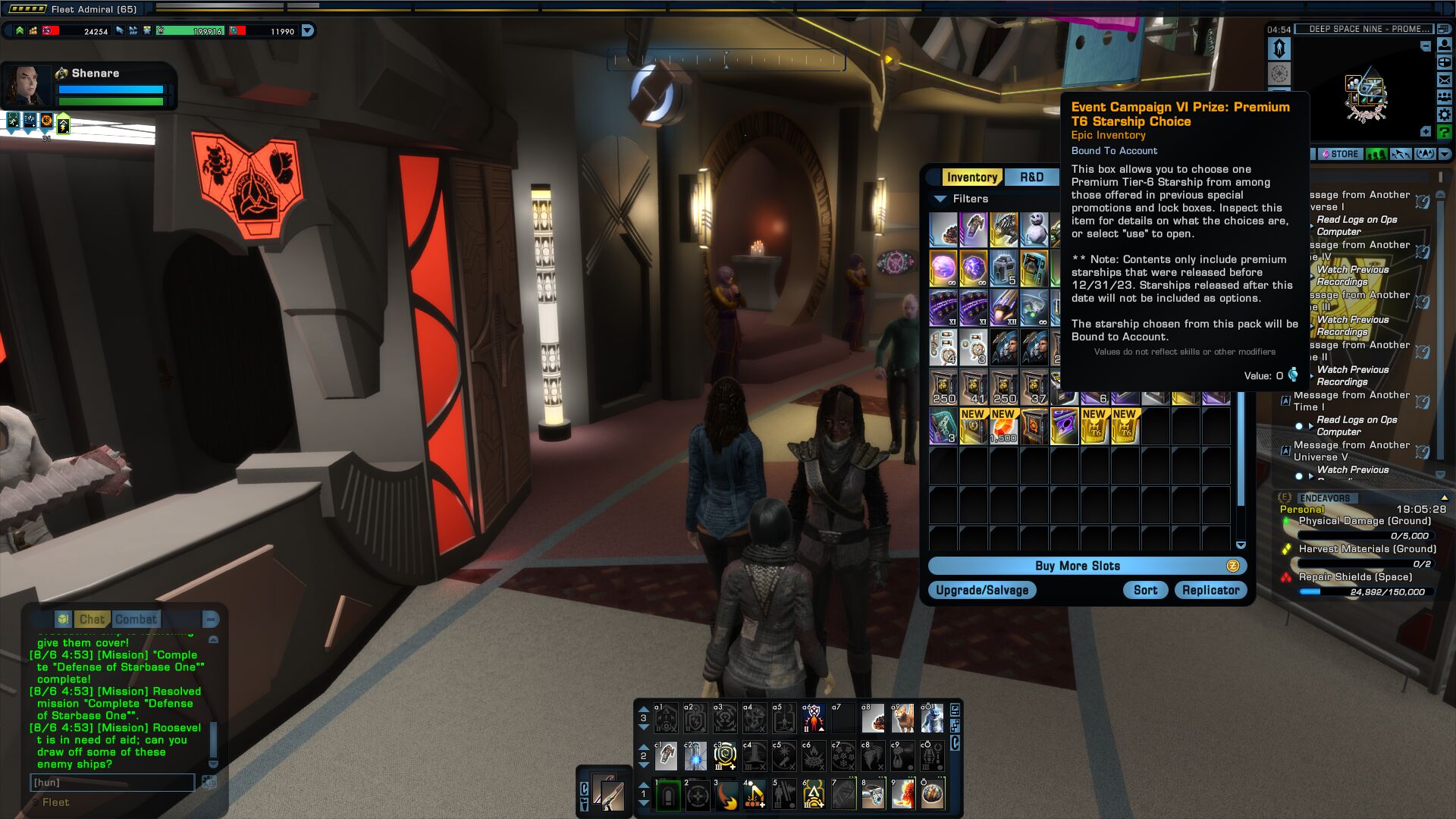Click the chat text input field
Screen dimensions: 1456x819
pos(112,783)
